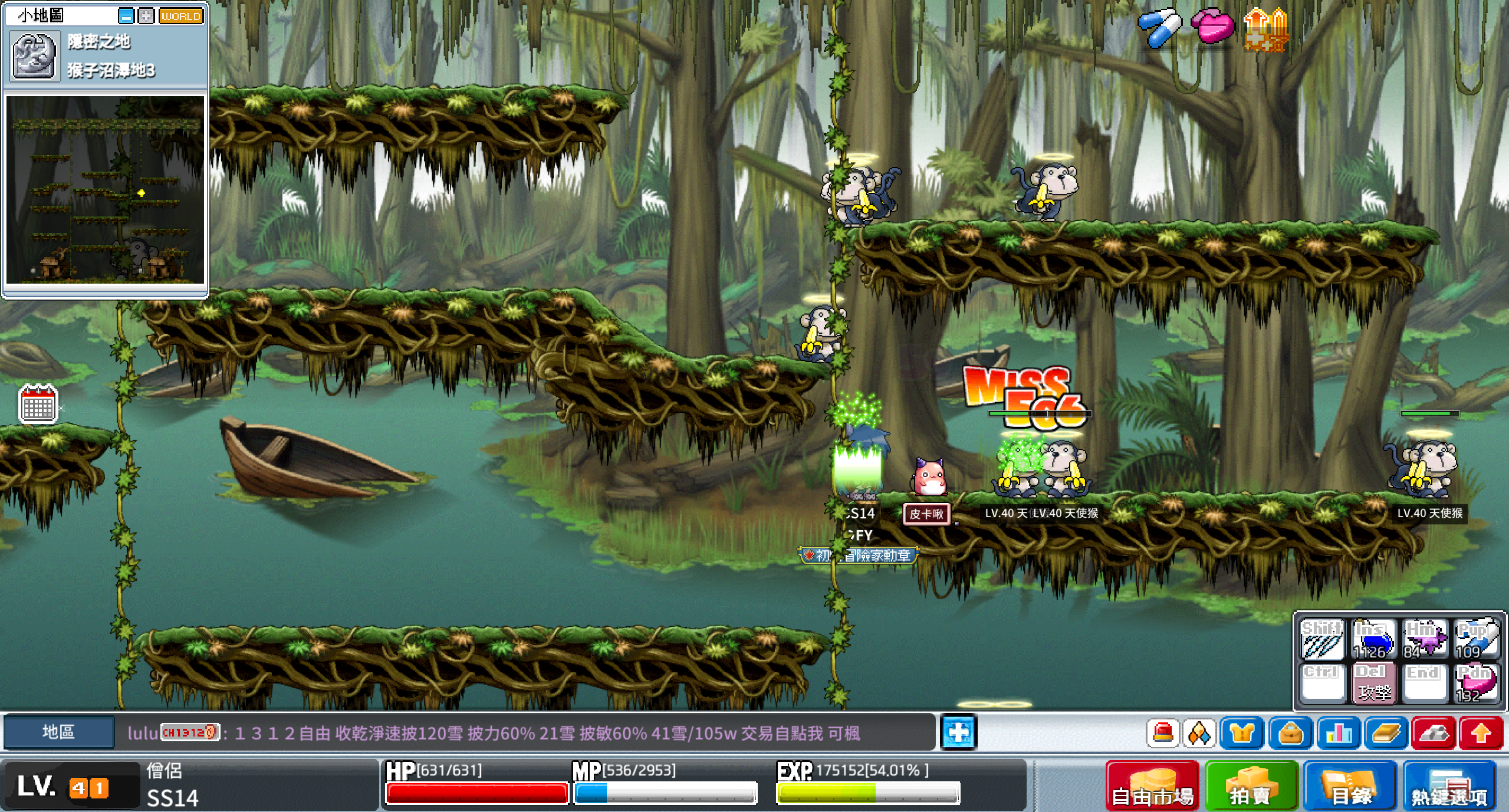Open the skill book button

click(1386, 734)
